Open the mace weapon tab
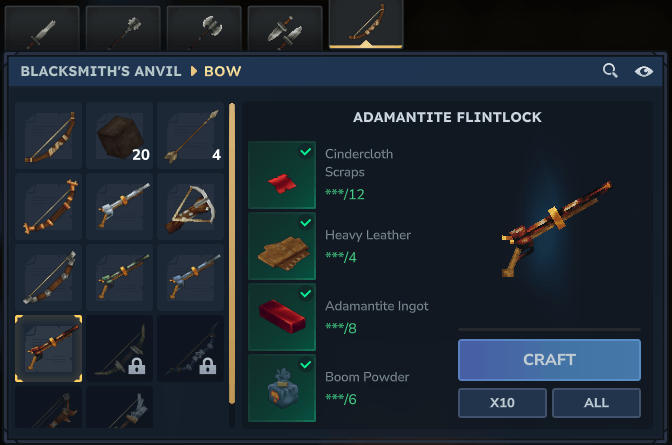The height and width of the screenshot is (445, 672). pyautogui.click(x=123, y=27)
